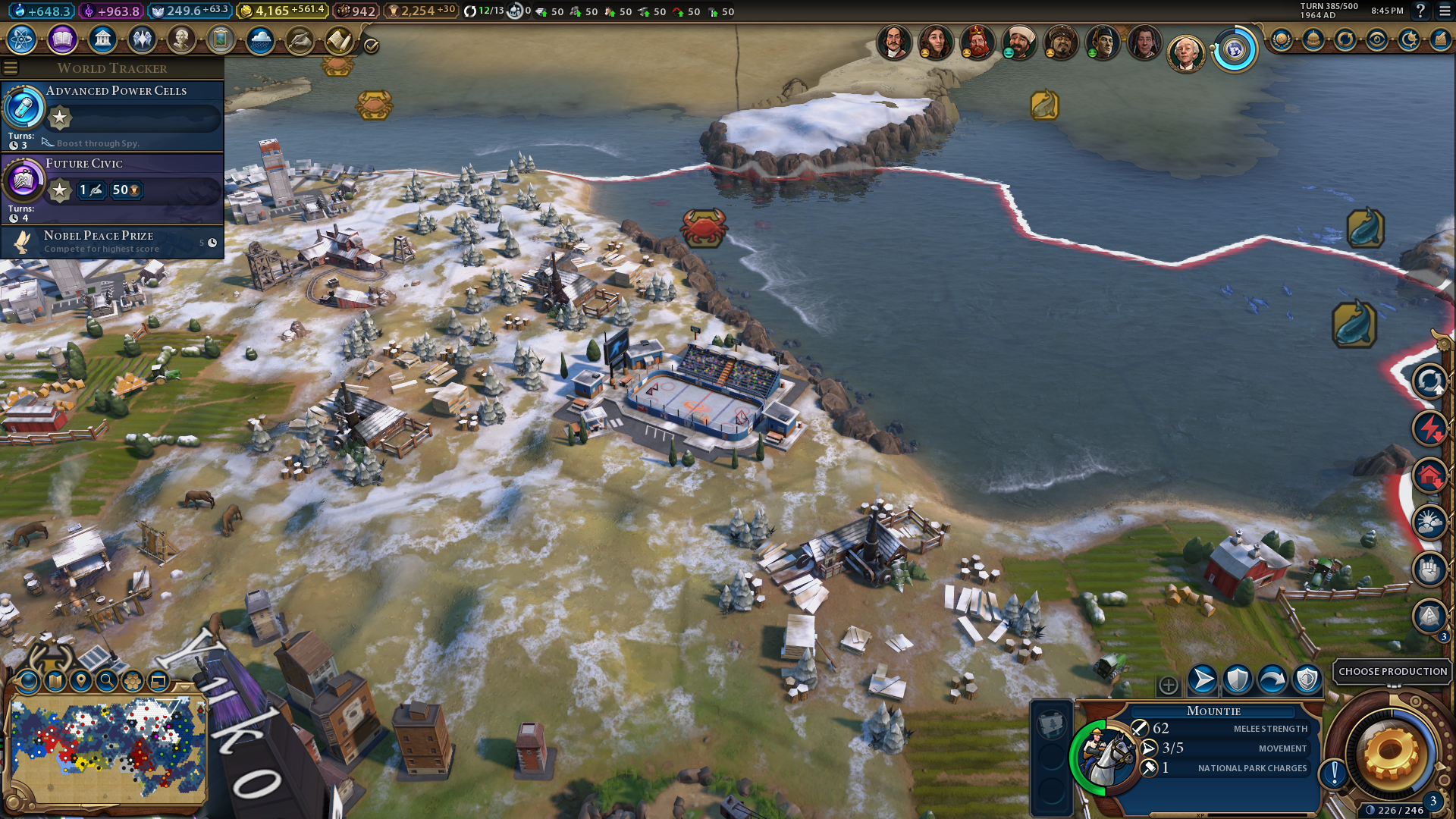The image size is (1456, 819).
Task: Select the Advanced Power Cells research entry
Action: pos(114,115)
